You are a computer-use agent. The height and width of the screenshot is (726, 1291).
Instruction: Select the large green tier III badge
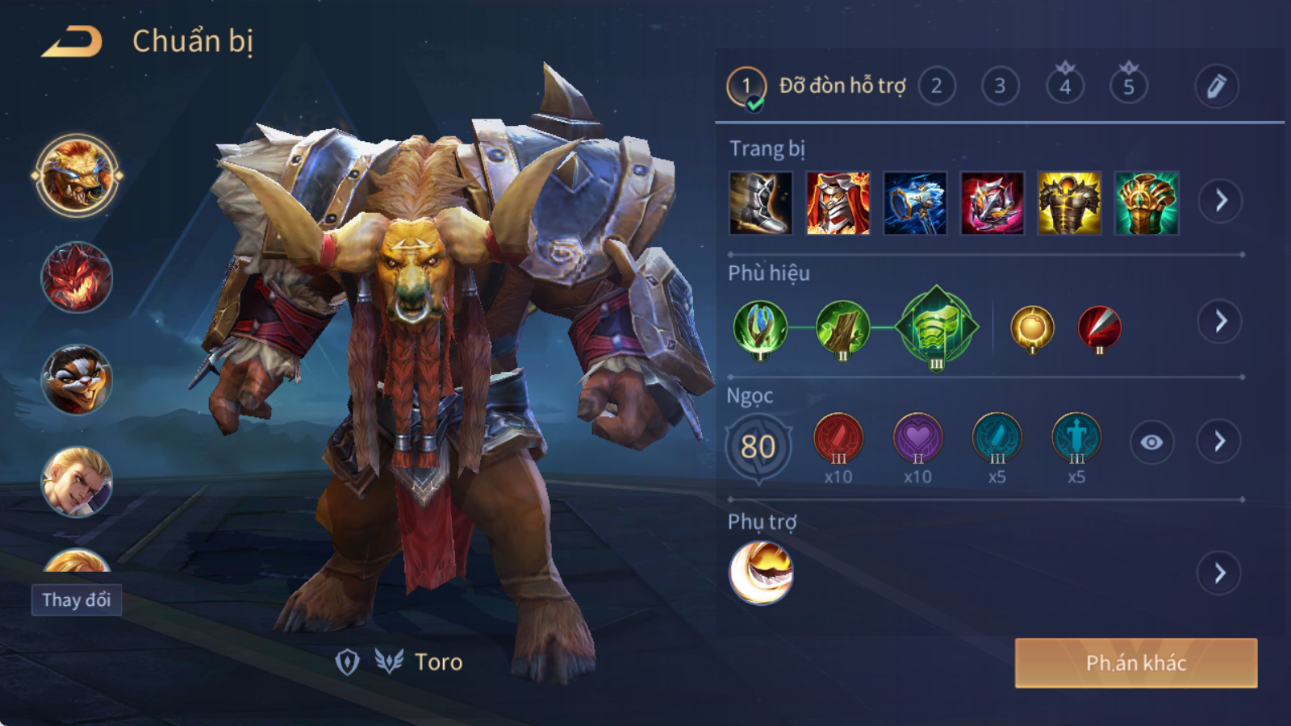pos(936,326)
